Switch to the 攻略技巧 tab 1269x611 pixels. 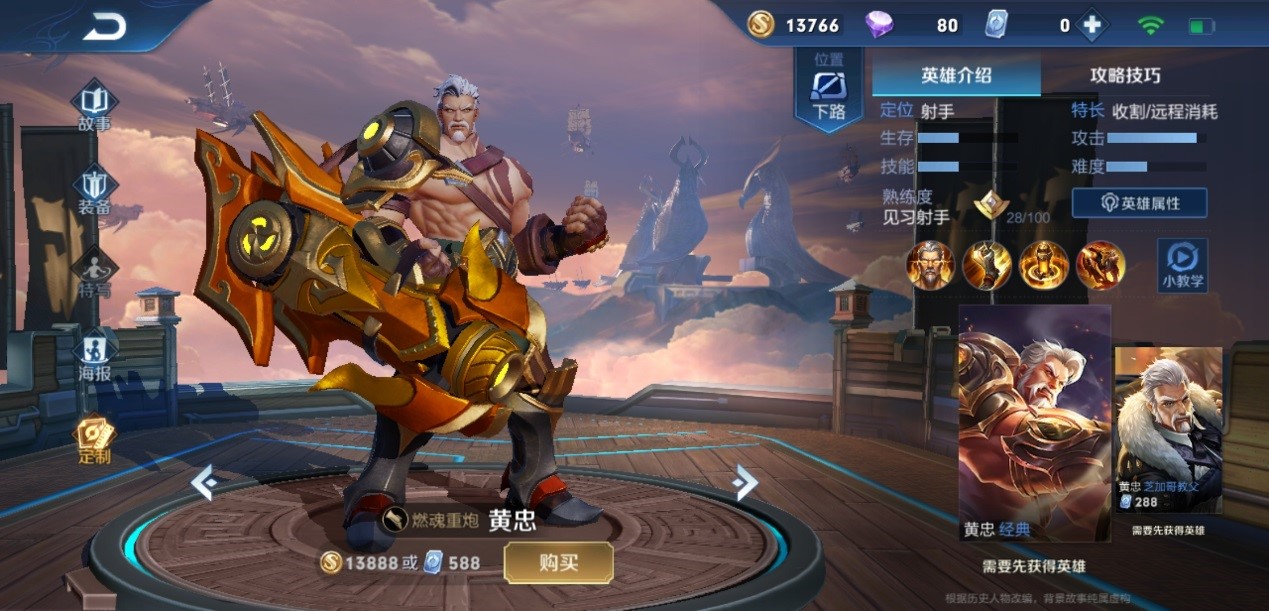coord(1125,75)
